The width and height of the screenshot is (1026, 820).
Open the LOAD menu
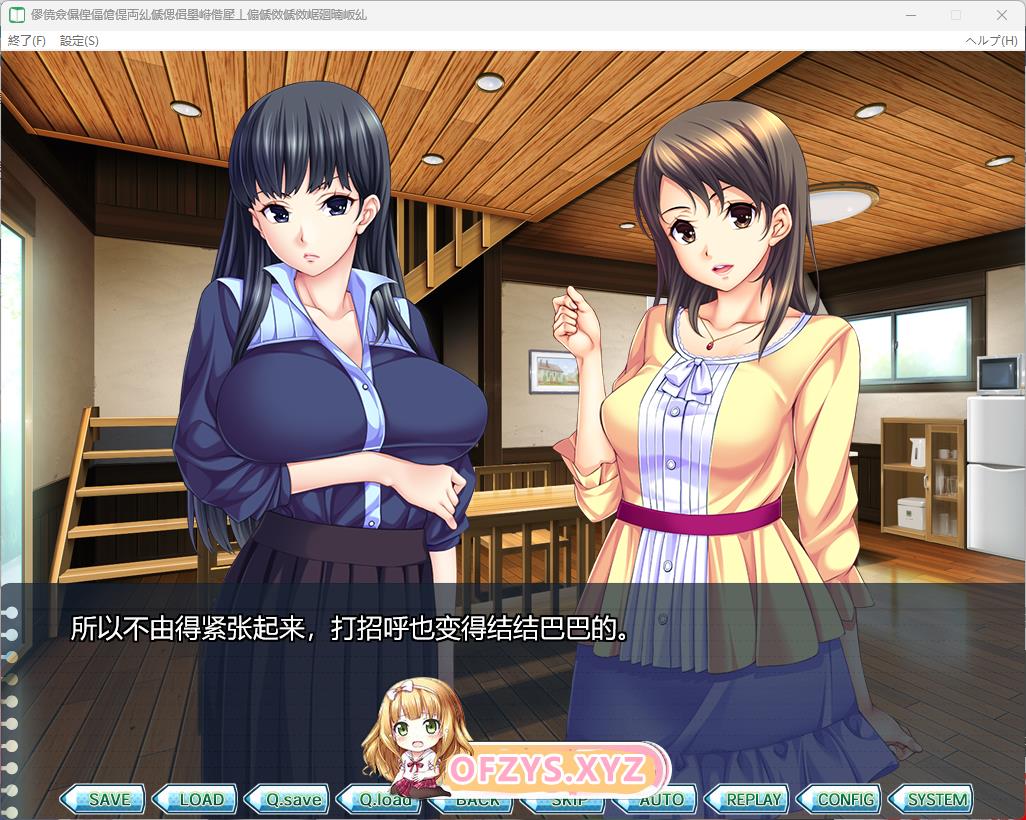(x=197, y=799)
